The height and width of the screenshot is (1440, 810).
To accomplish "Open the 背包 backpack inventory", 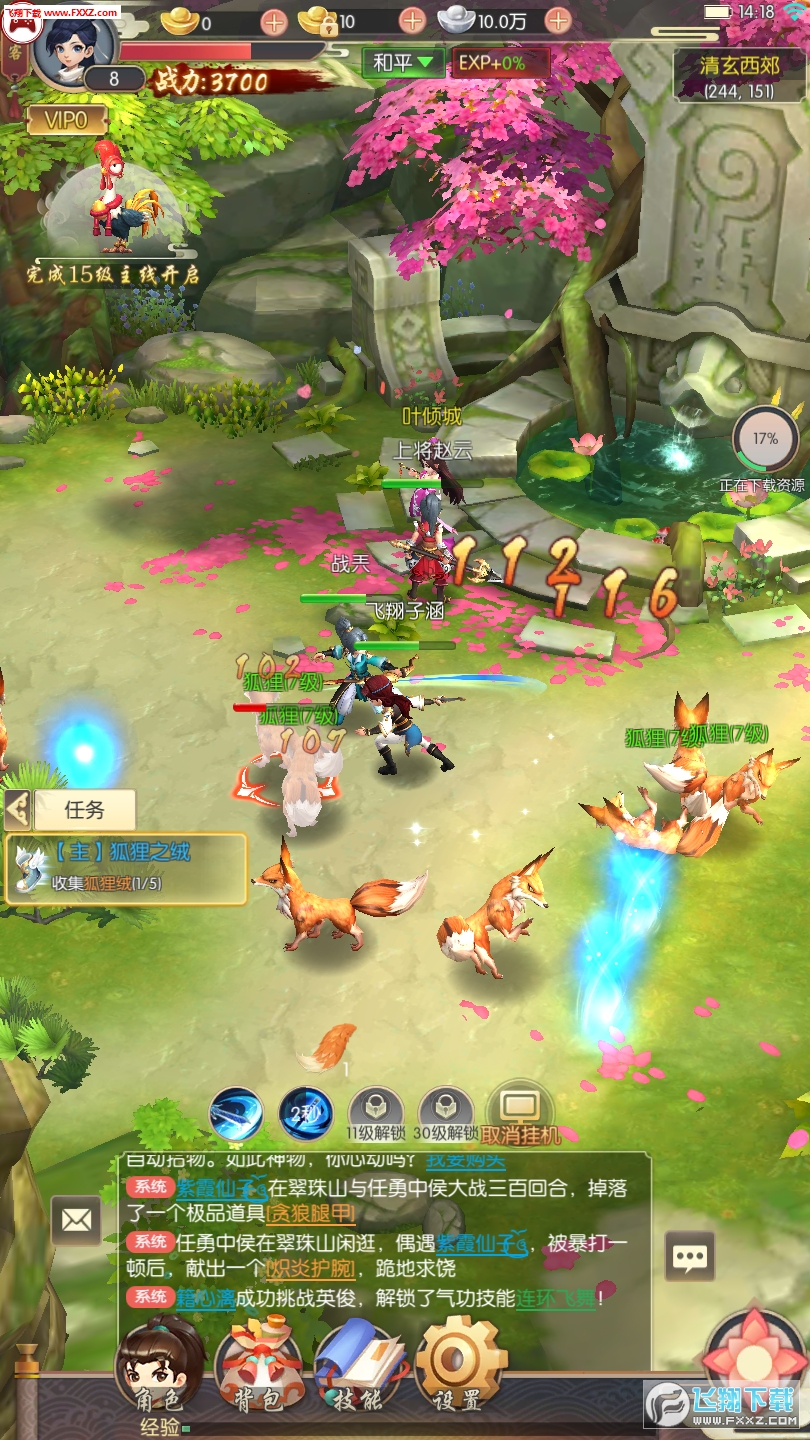I will pos(258,1367).
